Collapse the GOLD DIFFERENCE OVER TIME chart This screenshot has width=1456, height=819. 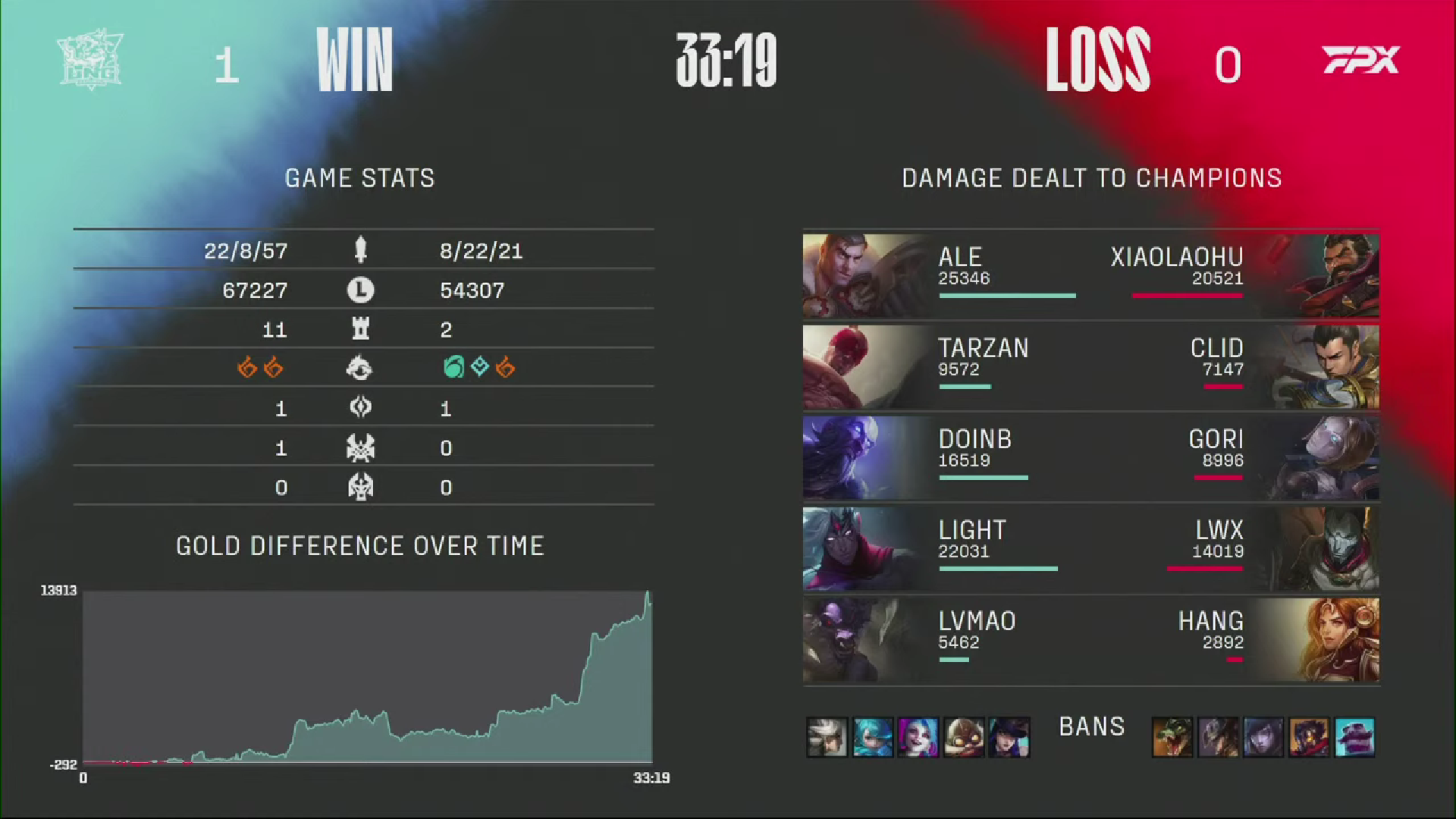[360, 545]
